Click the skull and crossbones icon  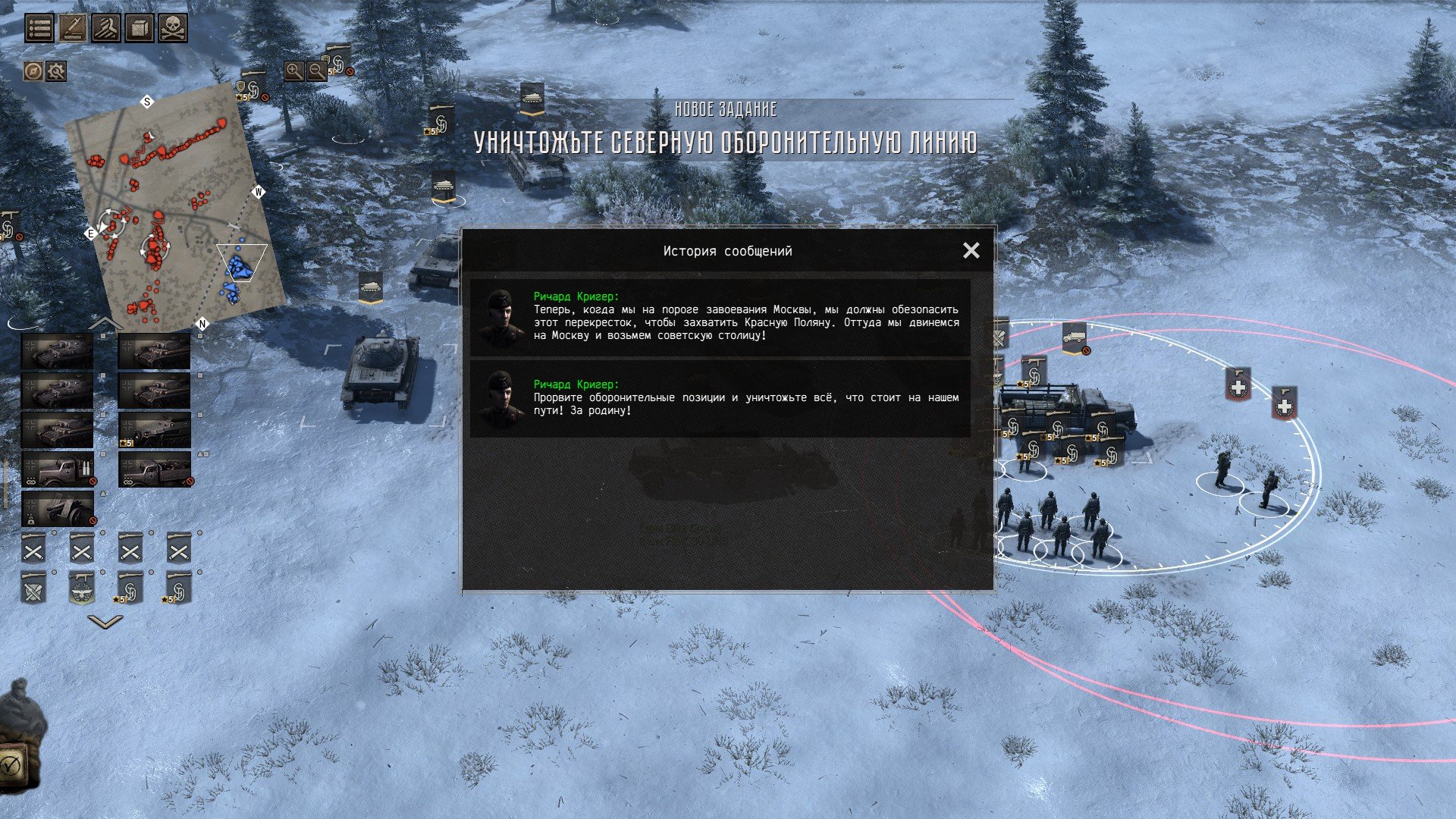[173, 28]
